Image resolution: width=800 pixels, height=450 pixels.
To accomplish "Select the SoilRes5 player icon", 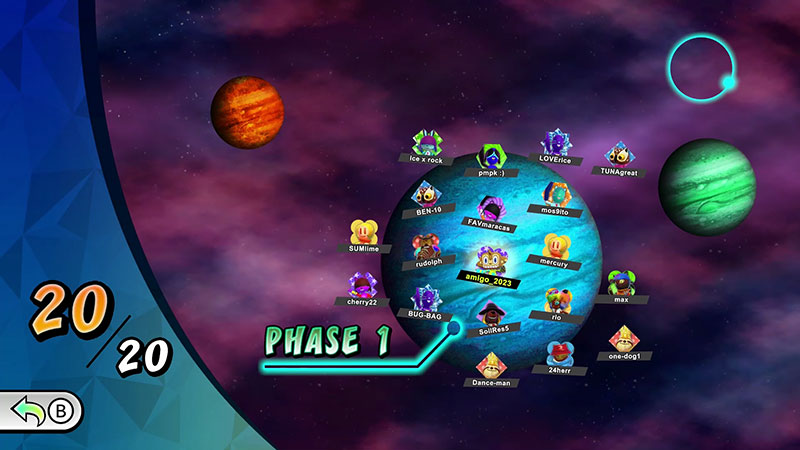I will 489,314.
